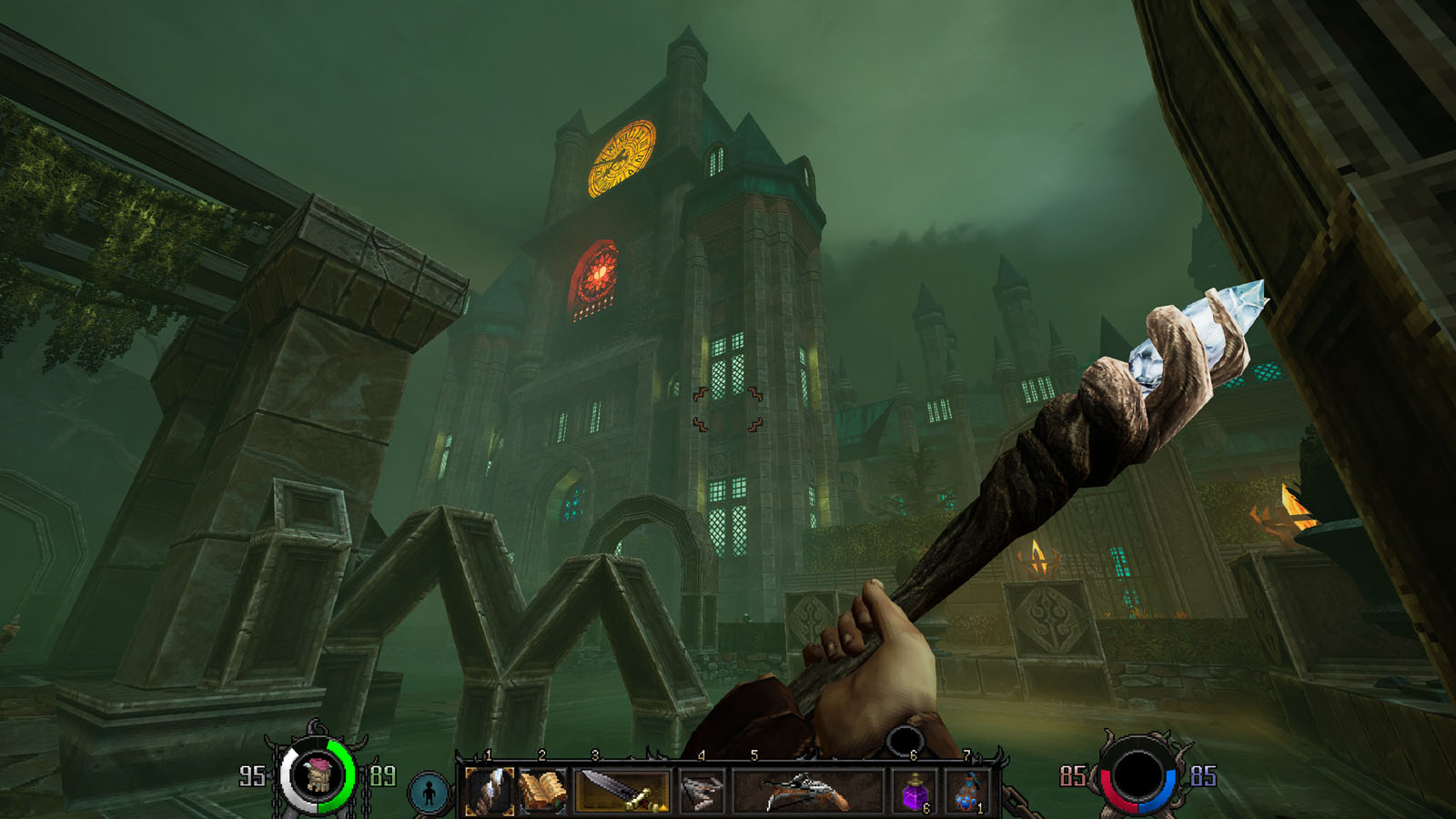This screenshot has height=819, width=1456.
Task: Select the gray claw weapon in slot 4
Action: (x=701, y=790)
